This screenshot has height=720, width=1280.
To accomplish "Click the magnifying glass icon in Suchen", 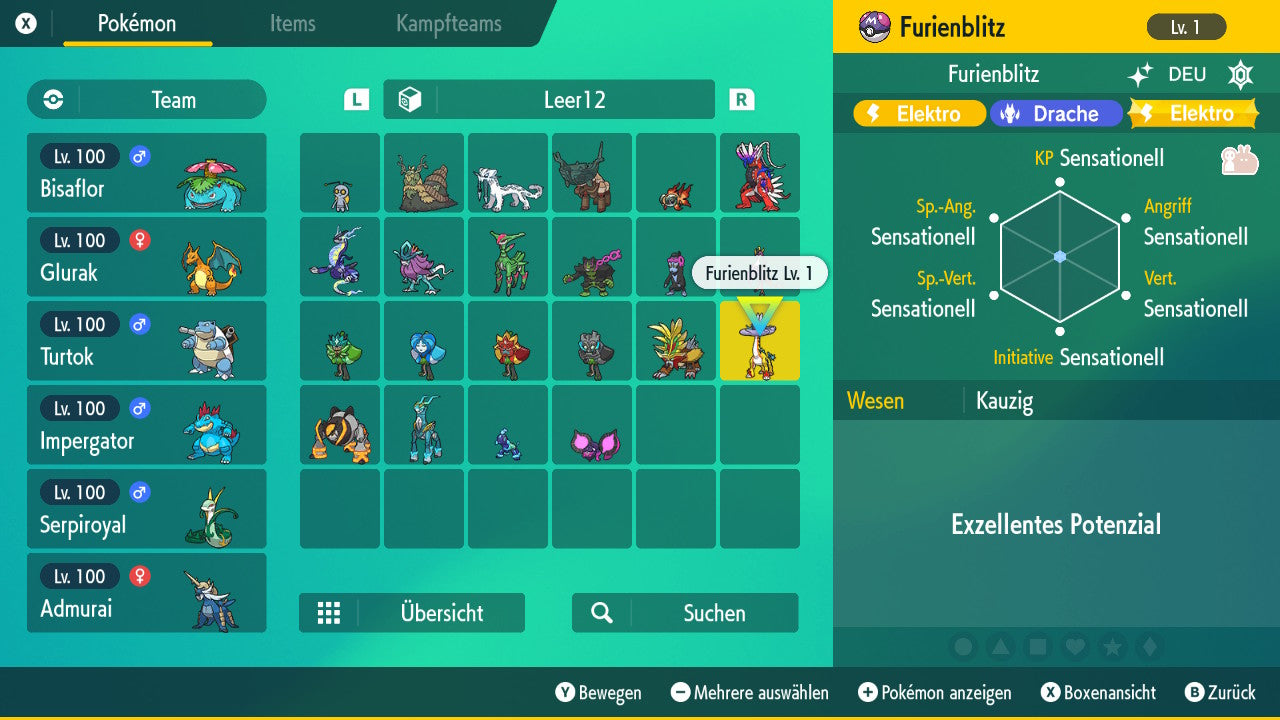I will tap(602, 613).
